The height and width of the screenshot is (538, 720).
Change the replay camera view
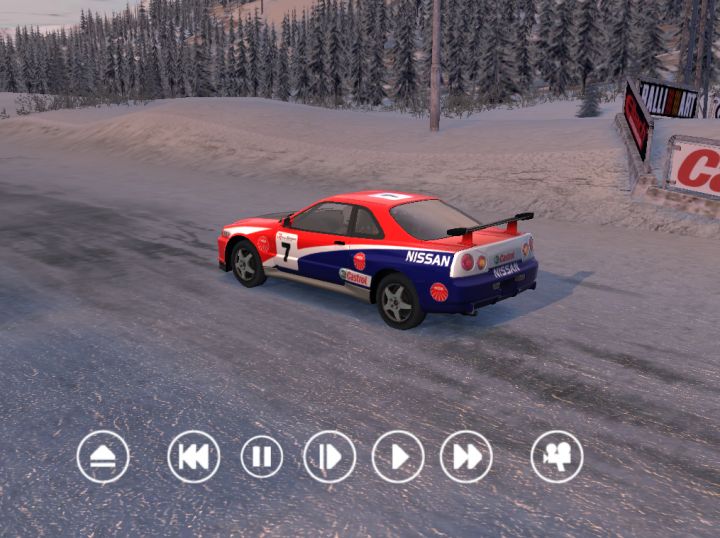click(x=557, y=457)
